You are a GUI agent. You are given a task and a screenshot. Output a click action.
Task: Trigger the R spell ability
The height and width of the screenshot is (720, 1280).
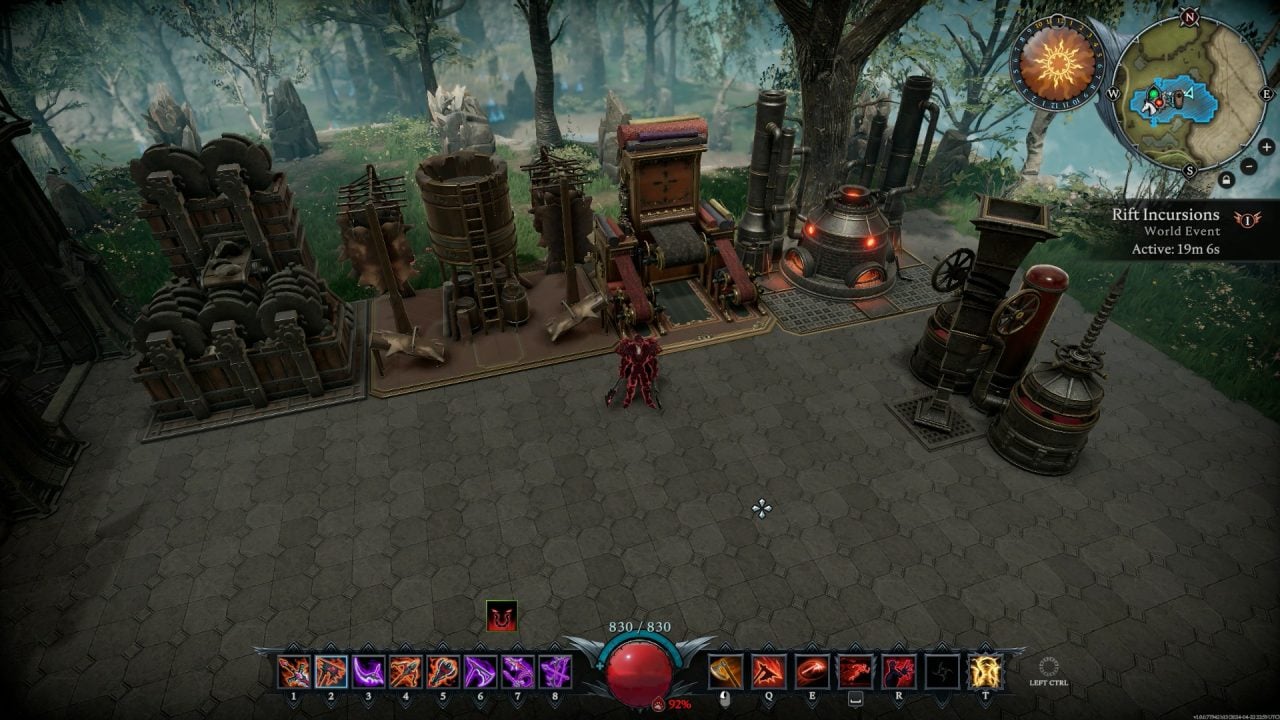pos(898,671)
